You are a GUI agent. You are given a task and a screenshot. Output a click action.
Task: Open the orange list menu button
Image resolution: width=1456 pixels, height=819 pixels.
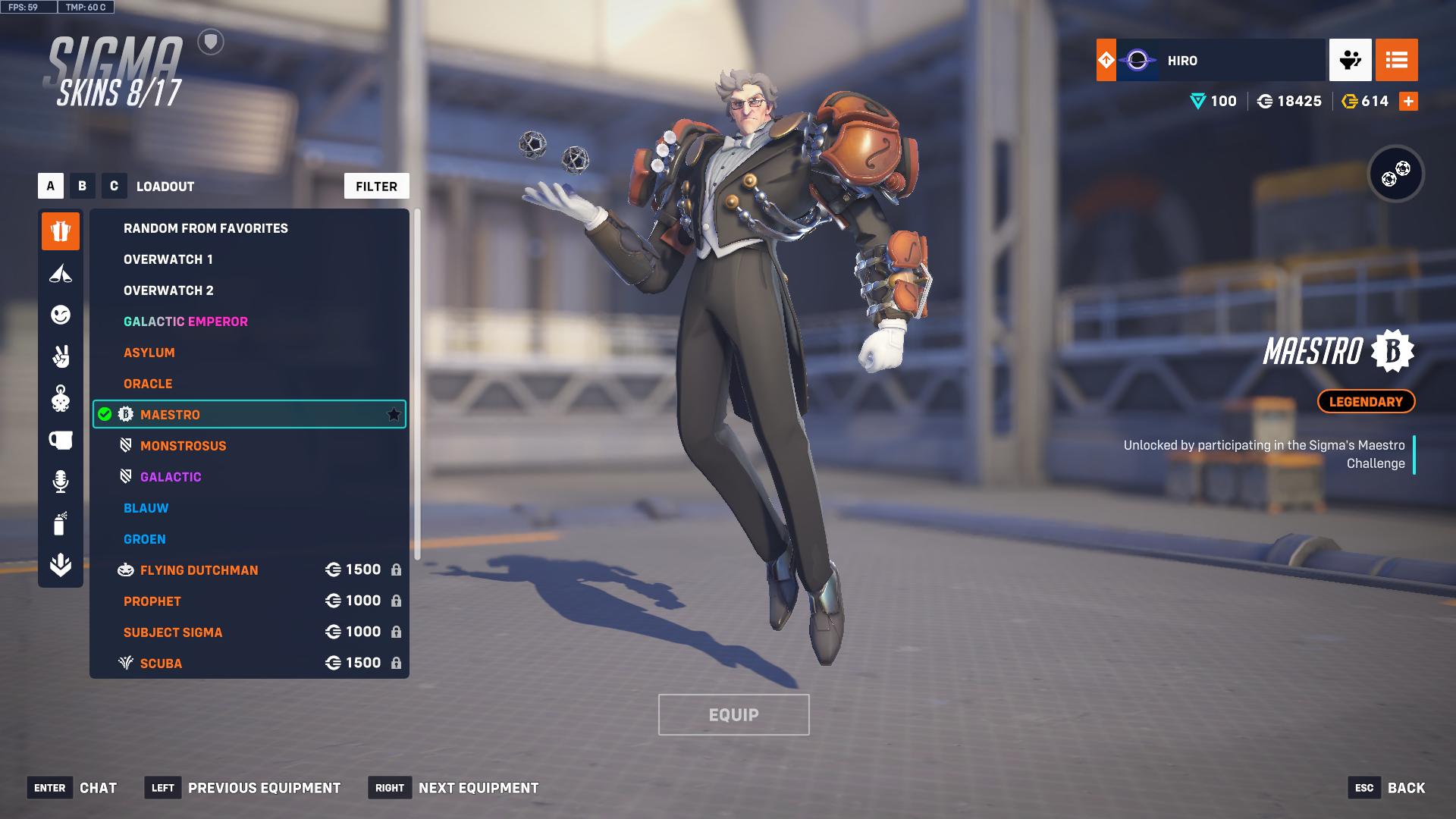tap(1396, 60)
